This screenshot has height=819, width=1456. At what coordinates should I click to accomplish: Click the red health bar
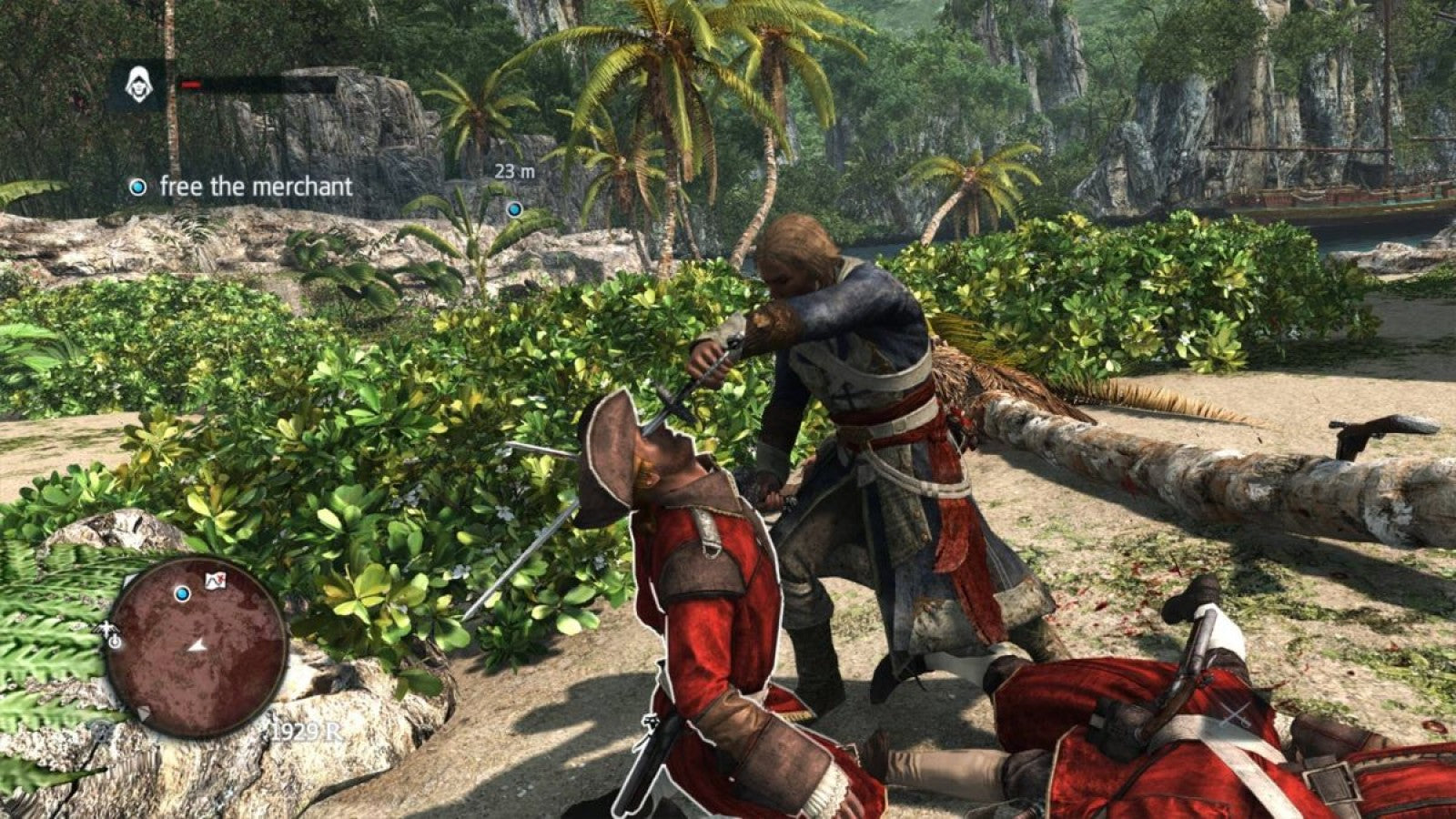point(192,85)
